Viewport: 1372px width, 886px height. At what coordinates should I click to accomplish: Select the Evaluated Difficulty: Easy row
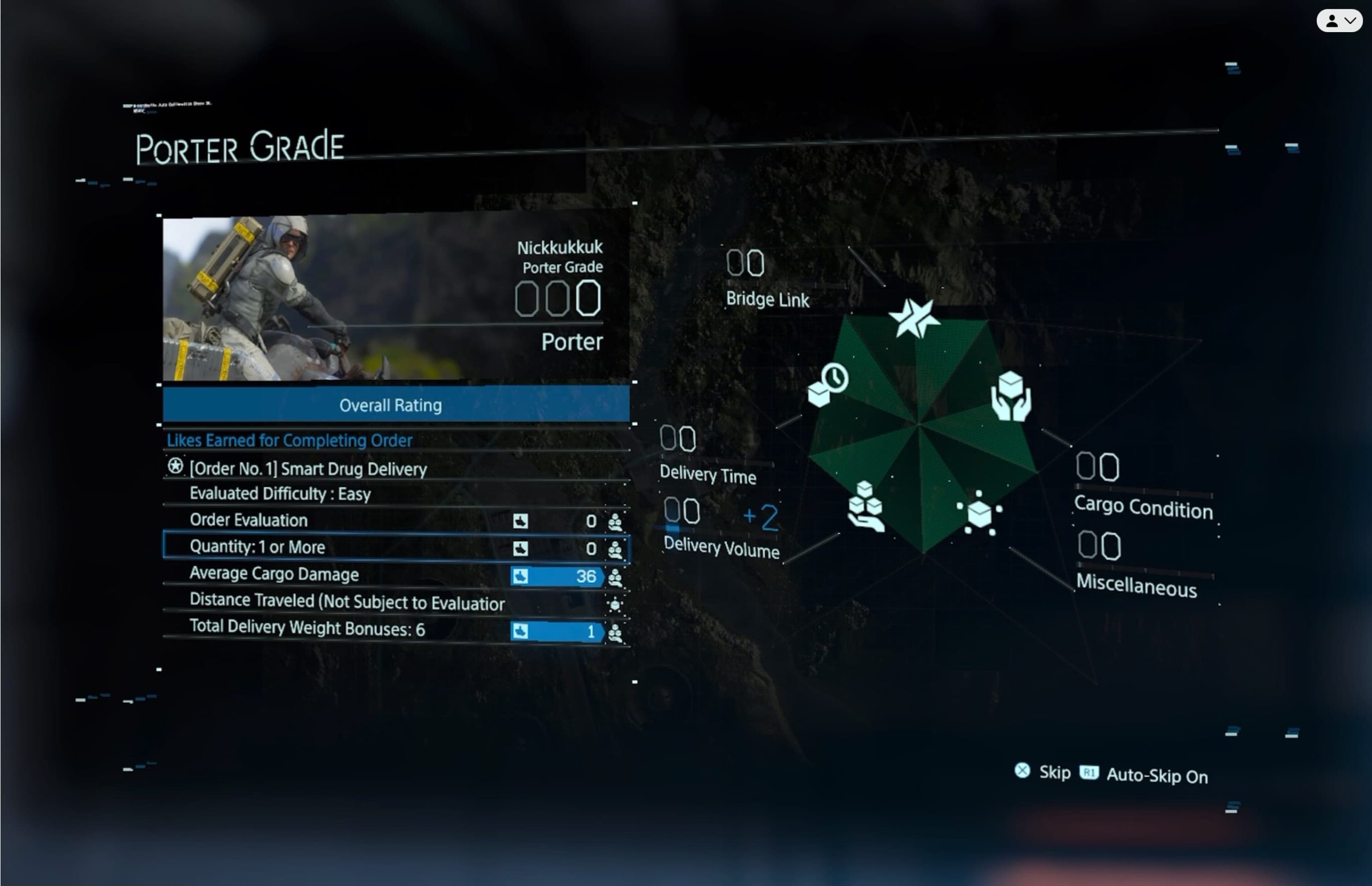pyautogui.click(x=280, y=494)
